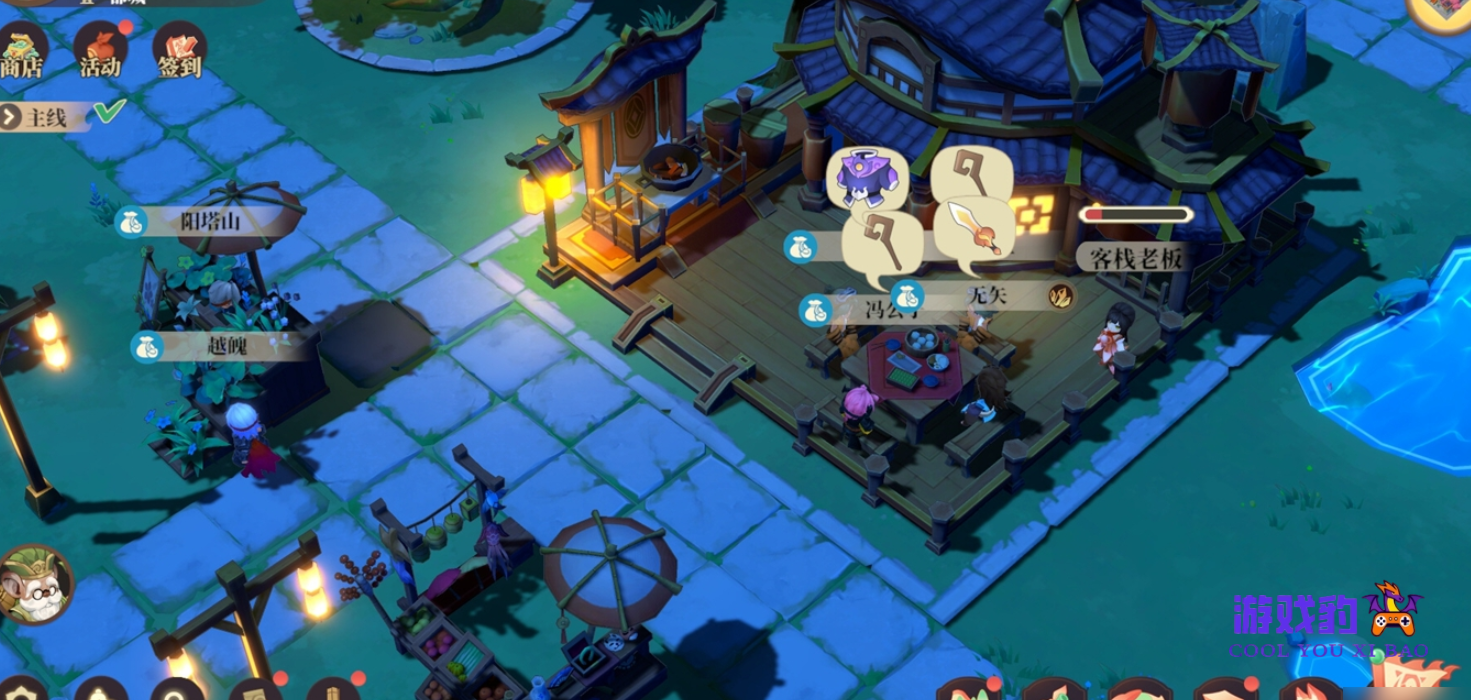Open the old man advisor portrait
The width and height of the screenshot is (1471, 700).
point(35,585)
